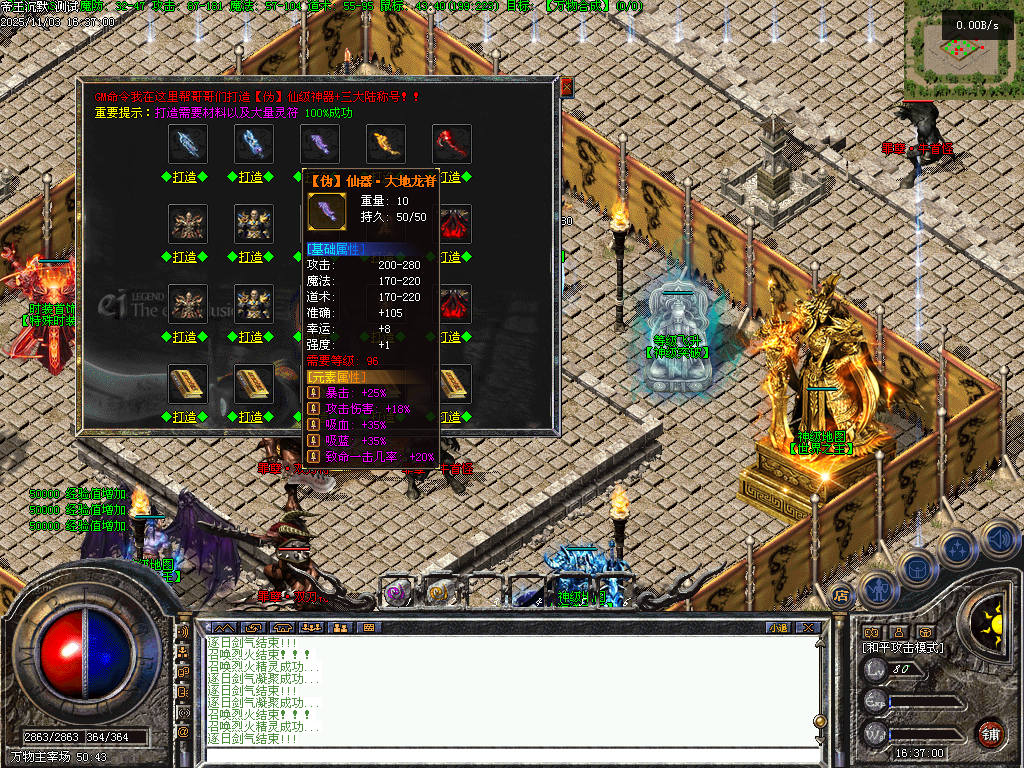Screen dimensions: 1024x768
Task: Use the orange swirl hotbar item
Action: pos(439,592)
